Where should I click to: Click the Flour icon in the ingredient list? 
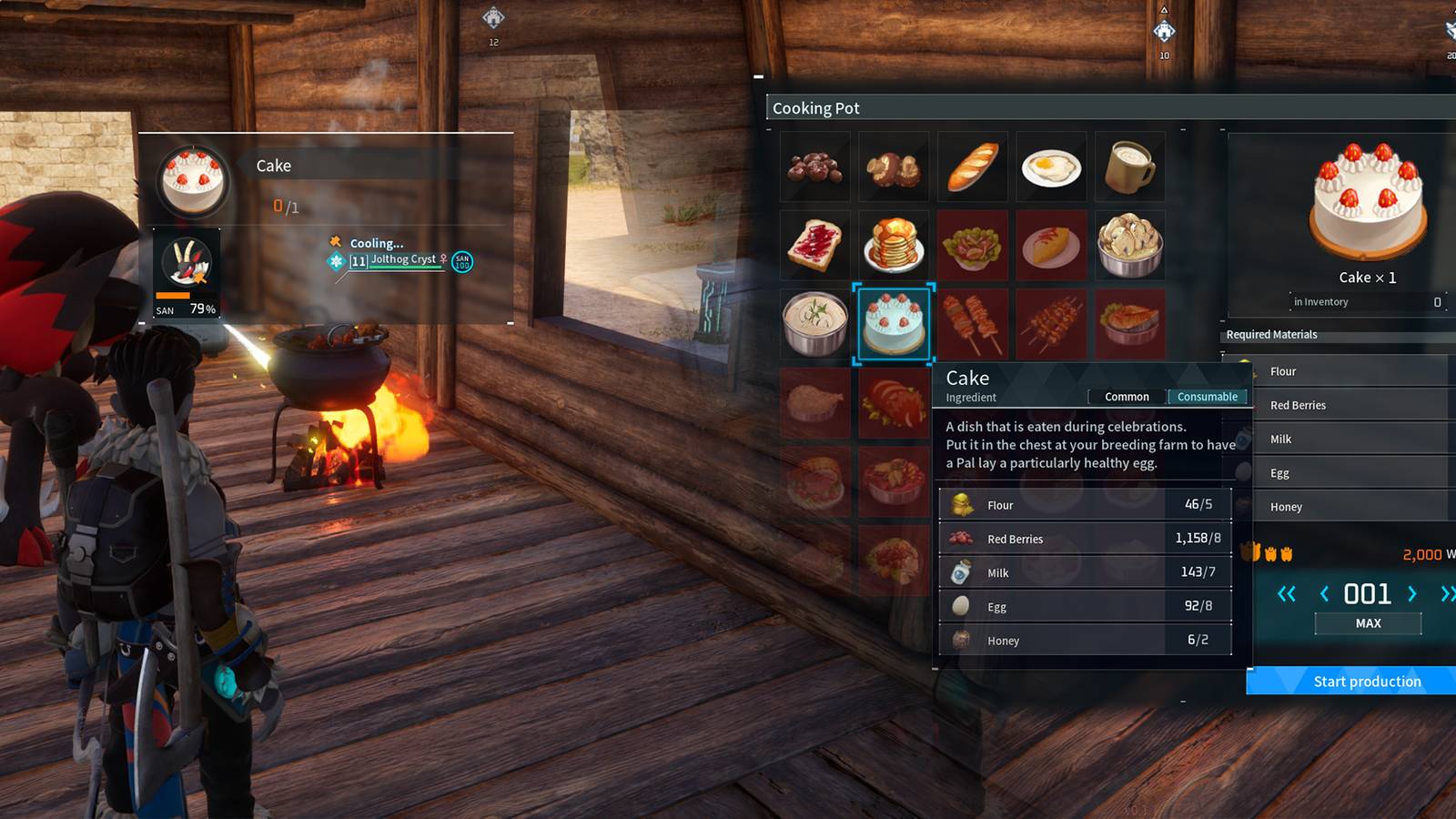962,504
